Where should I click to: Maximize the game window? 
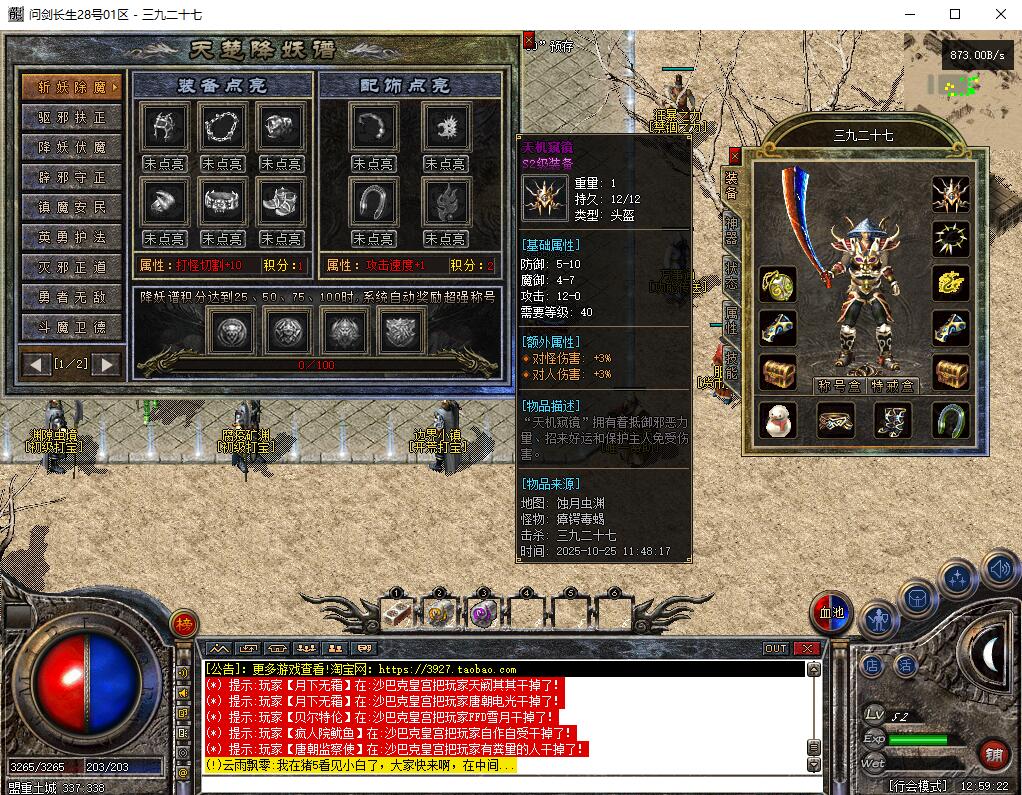(x=954, y=14)
